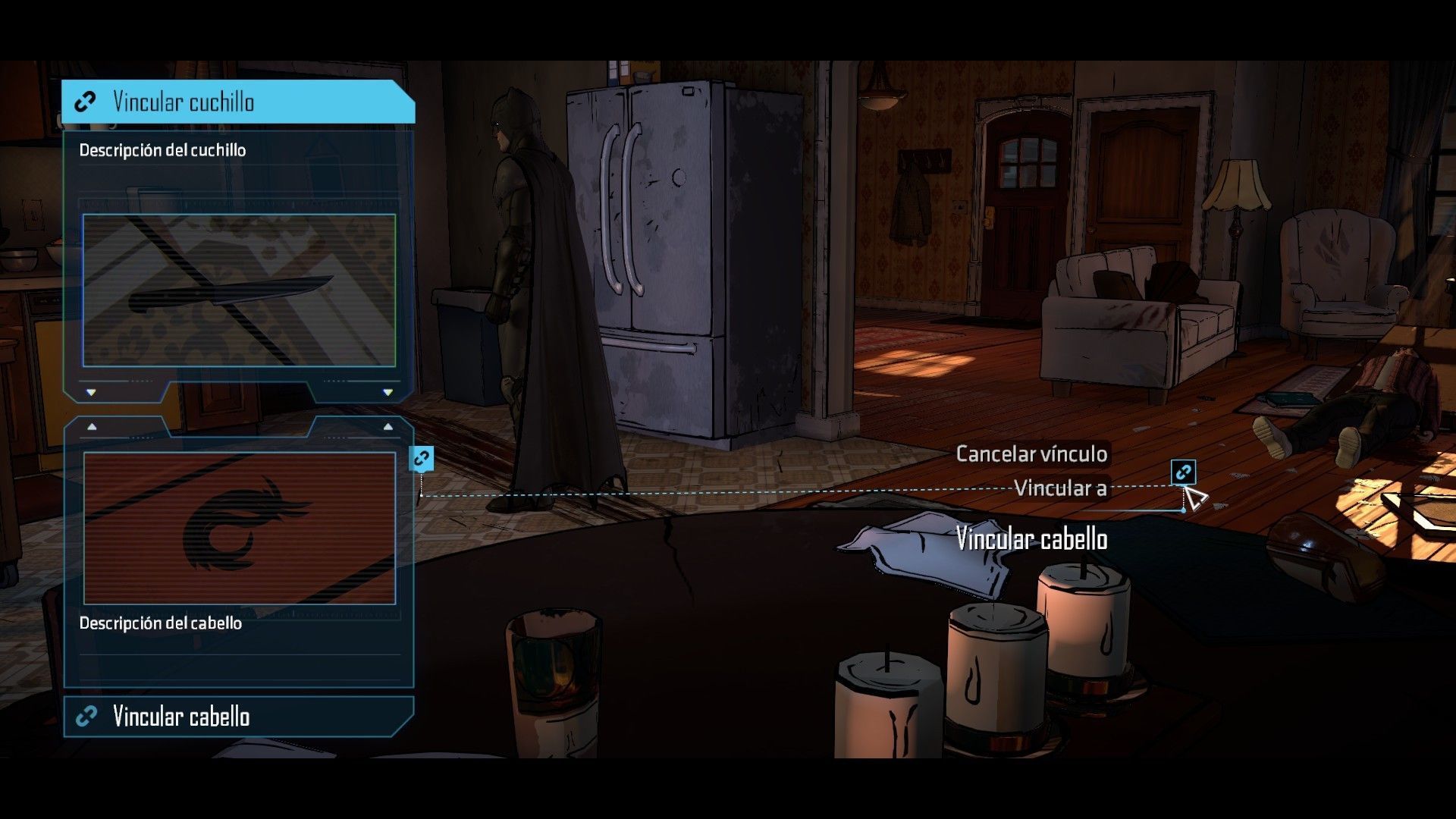Select the blue link node near Batman's cape

pyautogui.click(x=420, y=458)
